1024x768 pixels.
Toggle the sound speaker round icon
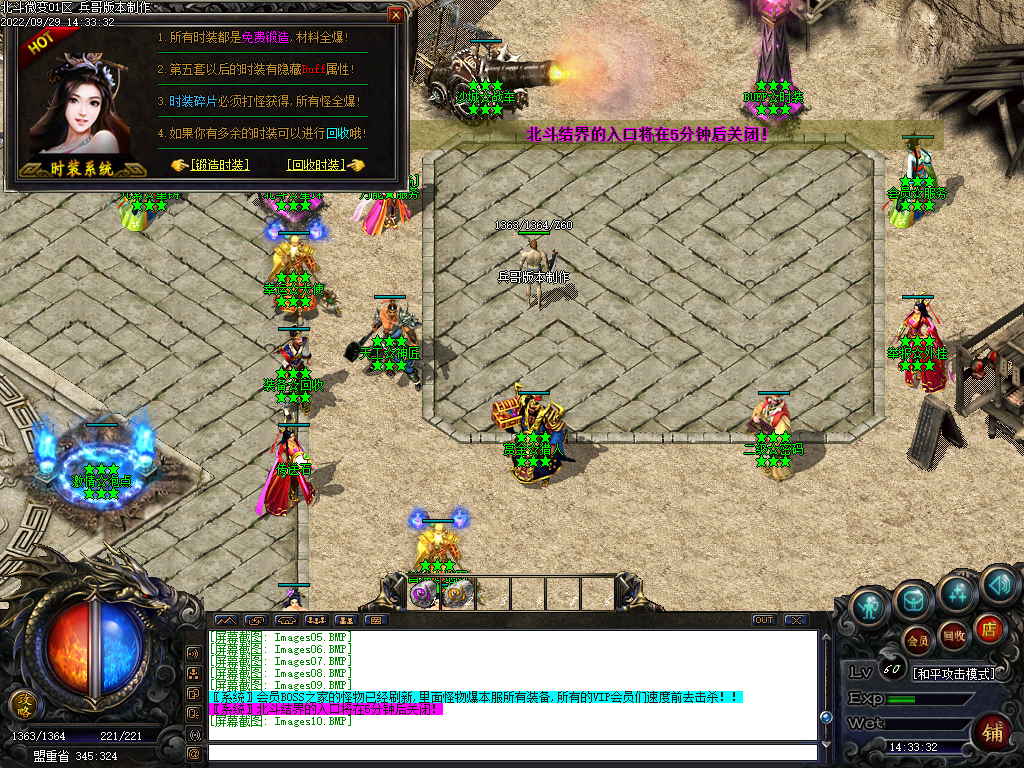click(998, 582)
